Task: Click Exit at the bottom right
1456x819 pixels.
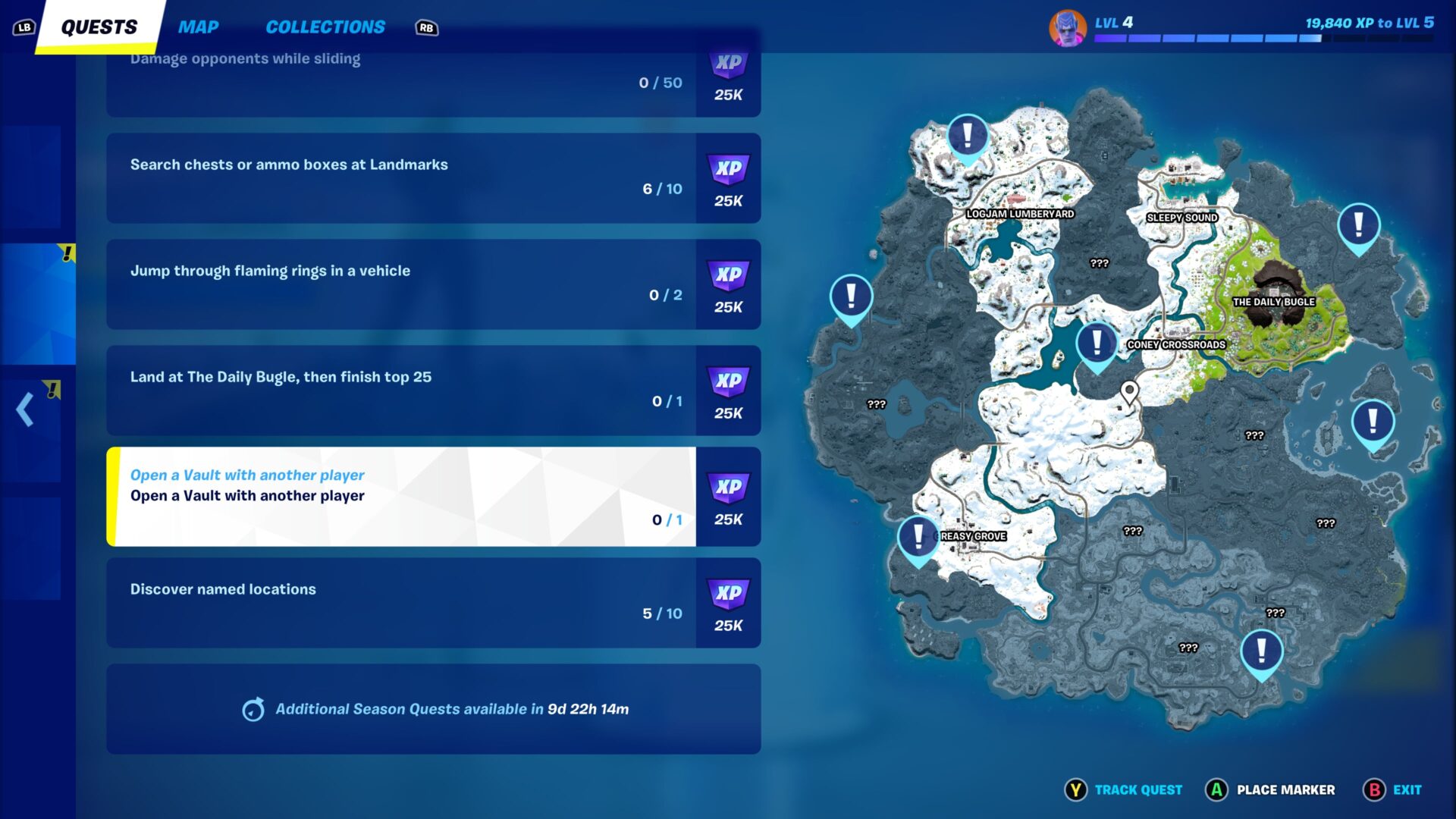Action: click(1407, 789)
